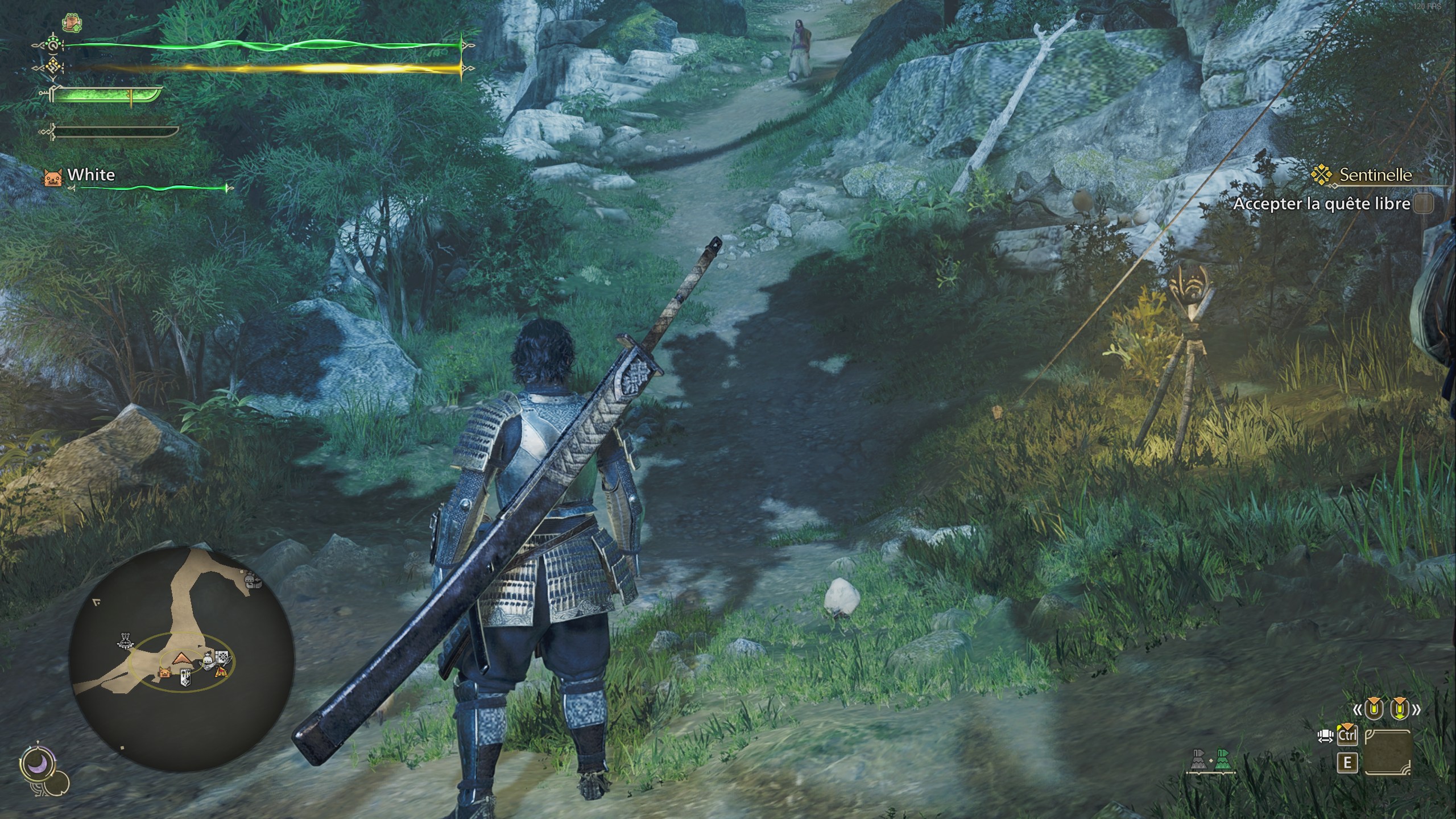Expand the item bar with the right chevron

(x=1417, y=710)
